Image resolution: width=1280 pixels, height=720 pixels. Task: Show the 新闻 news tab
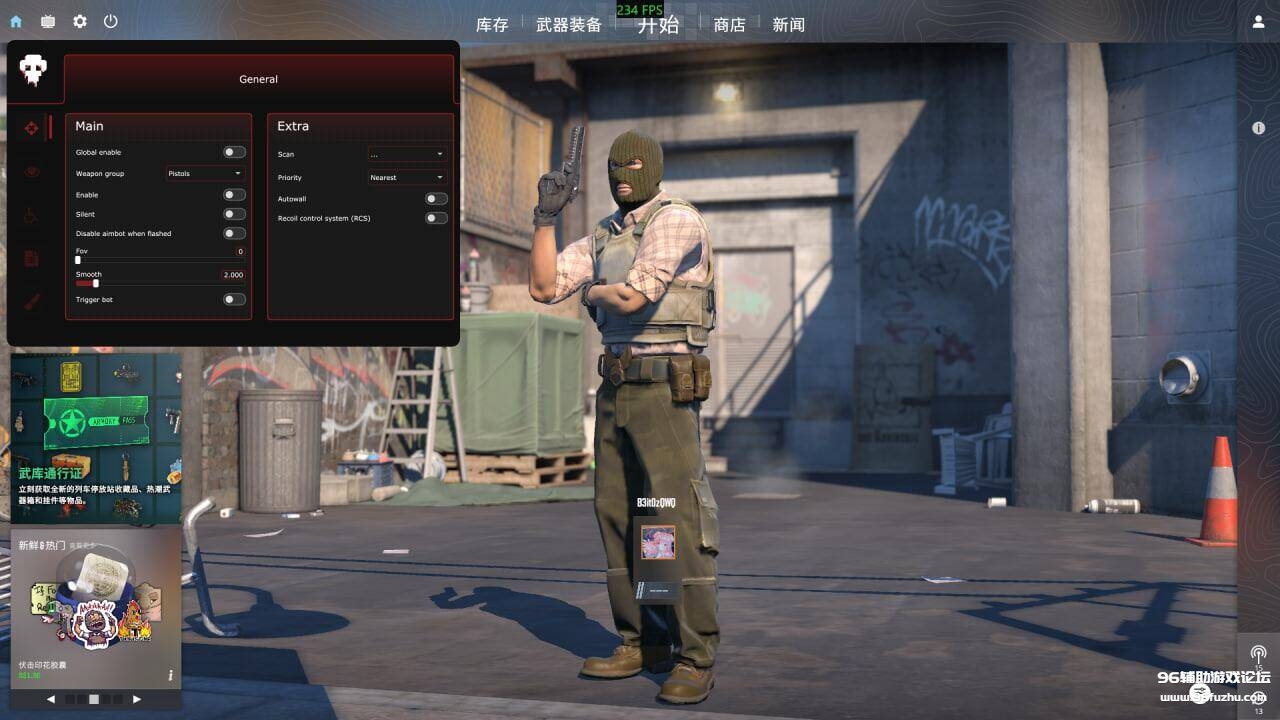click(x=788, y=25)
